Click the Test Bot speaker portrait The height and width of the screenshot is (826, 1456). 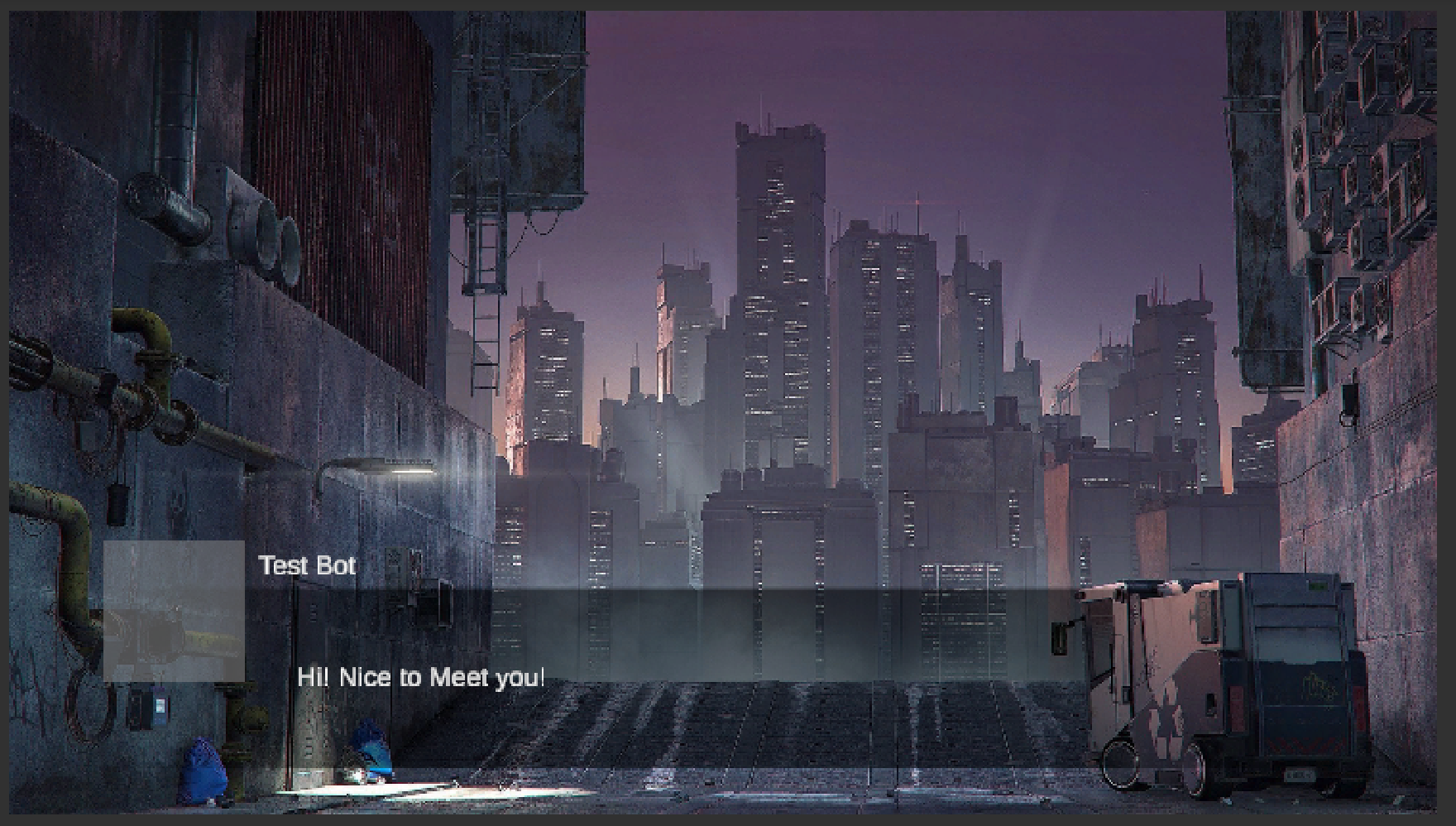click(x=174, y=611)
